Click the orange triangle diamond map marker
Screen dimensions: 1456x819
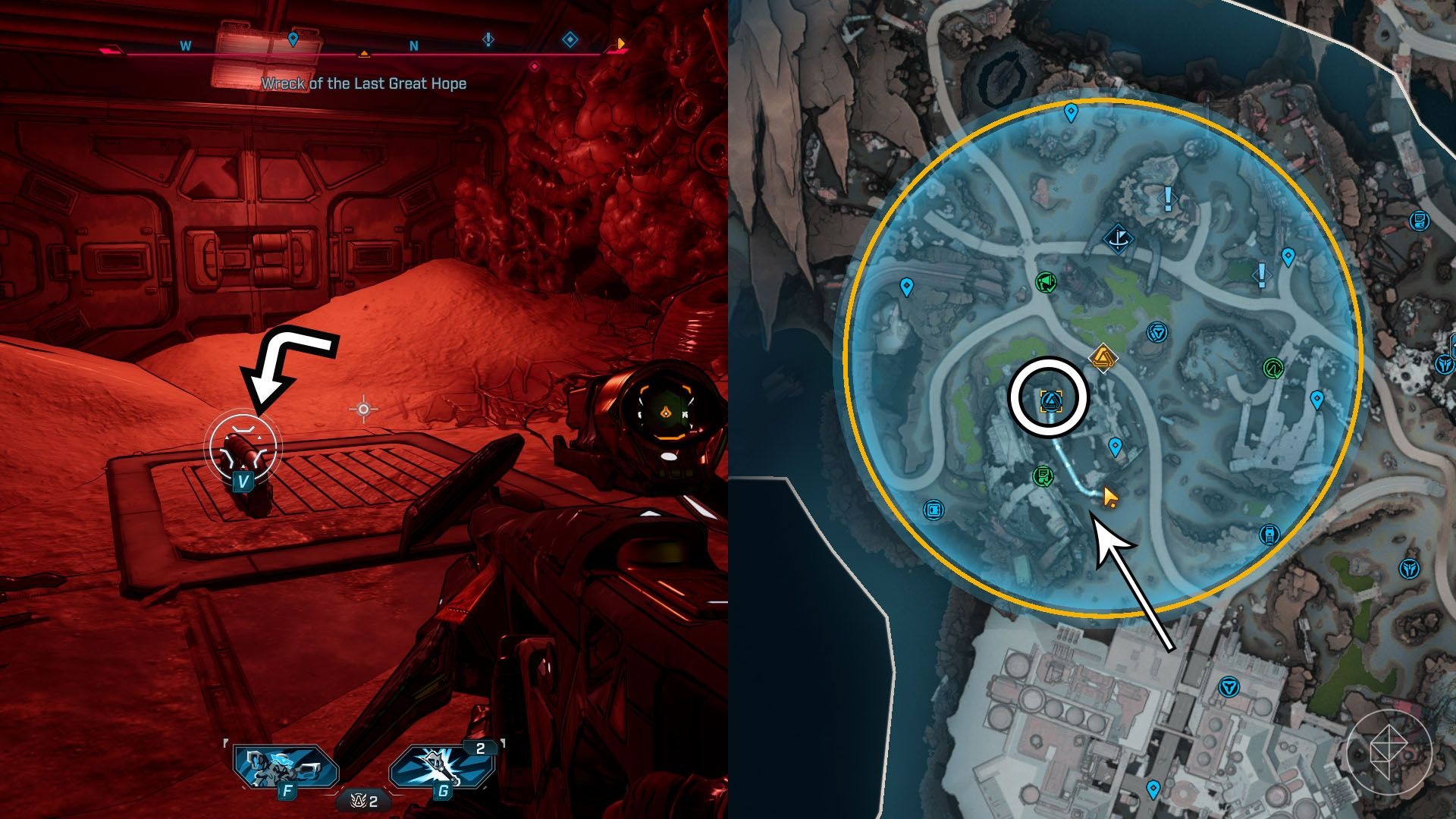(x=1103, y=357)
